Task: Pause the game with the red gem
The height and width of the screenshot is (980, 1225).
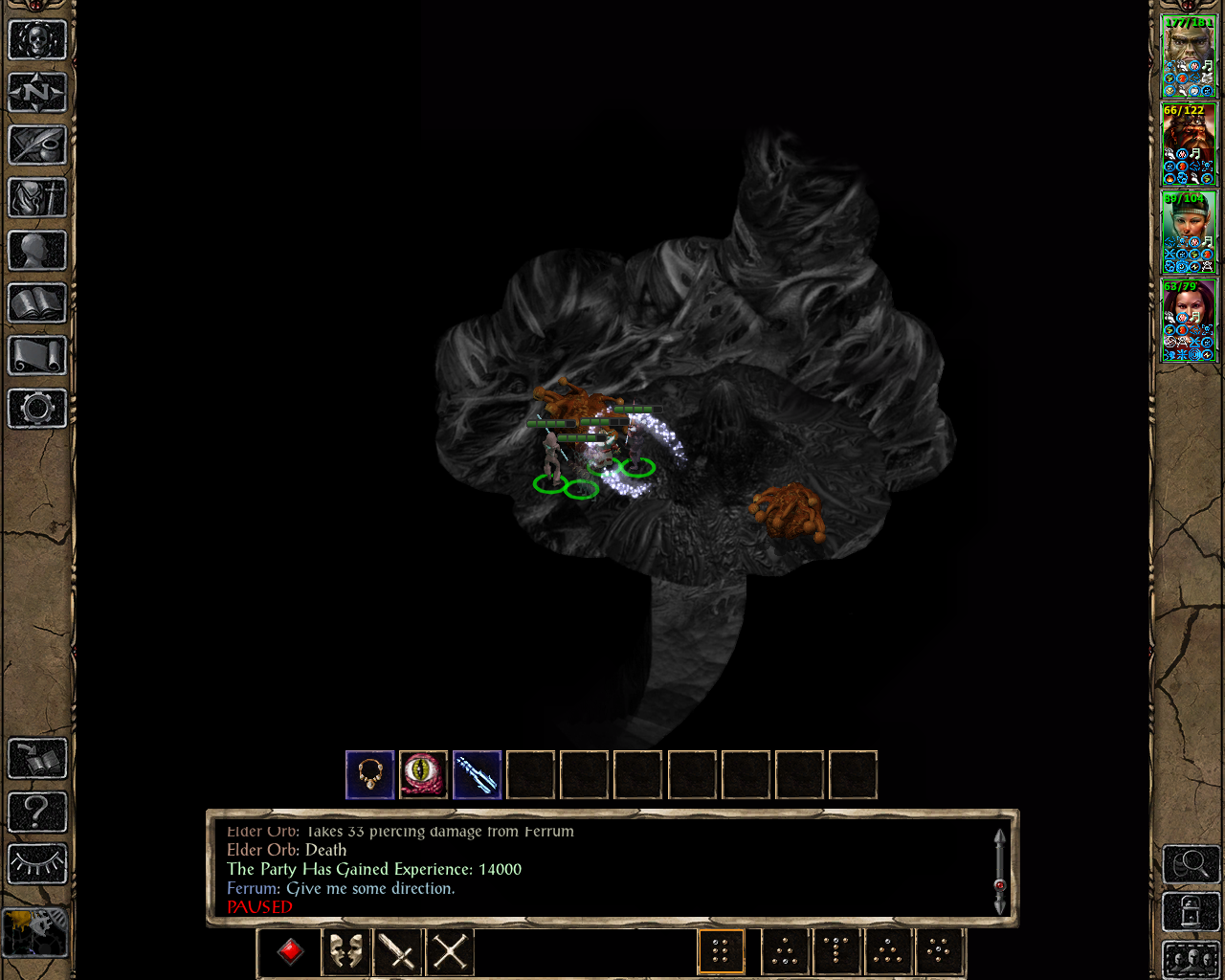Action: click(x=289, y=950)
